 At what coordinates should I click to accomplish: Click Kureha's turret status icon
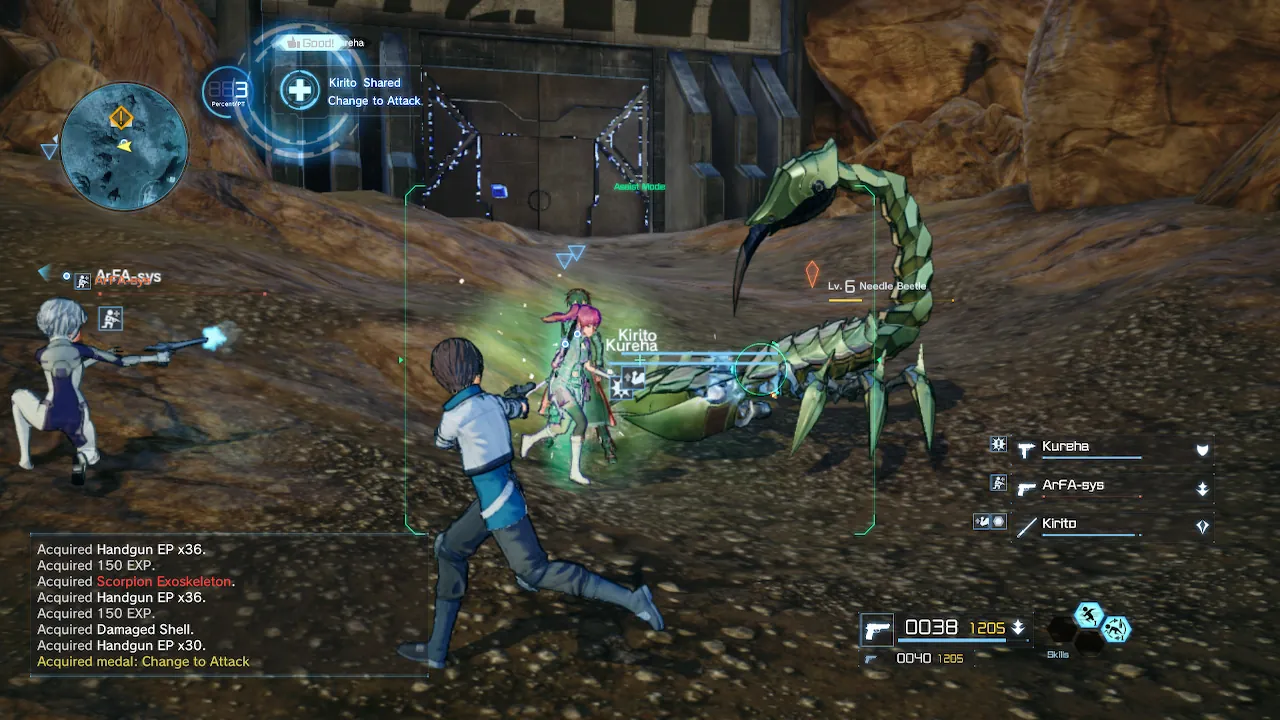point(998,447)
